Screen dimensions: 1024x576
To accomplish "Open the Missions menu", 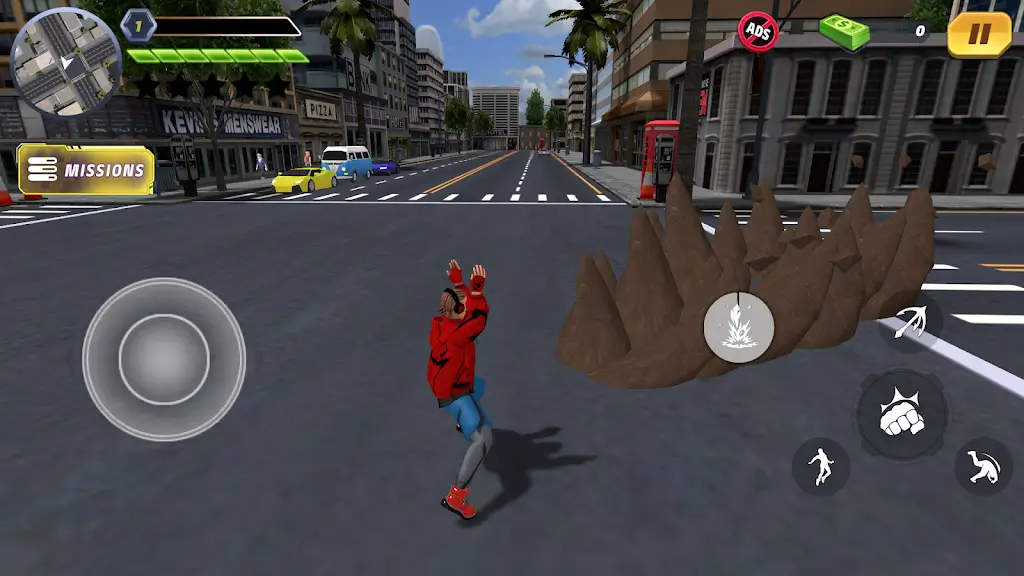I will tap(87, 170).
